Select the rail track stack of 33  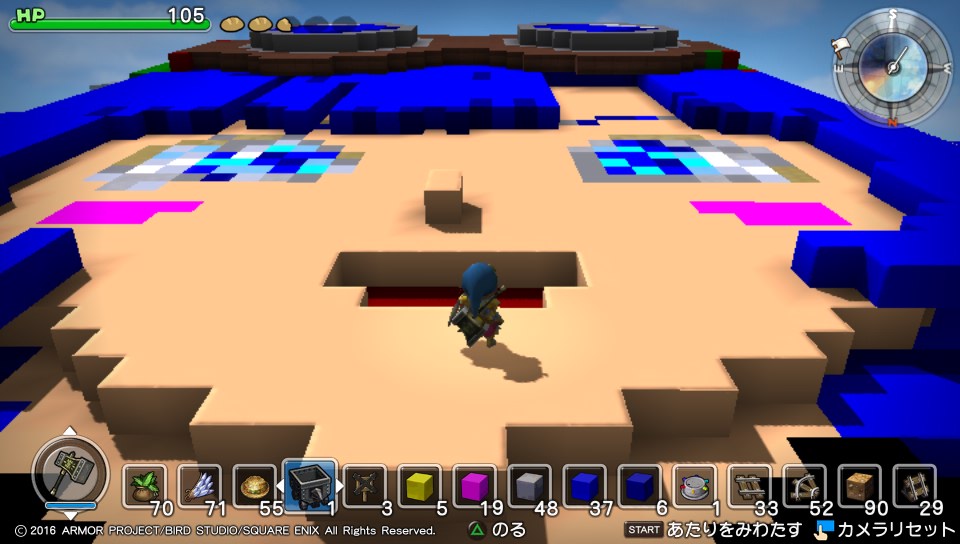coord(749,487)
